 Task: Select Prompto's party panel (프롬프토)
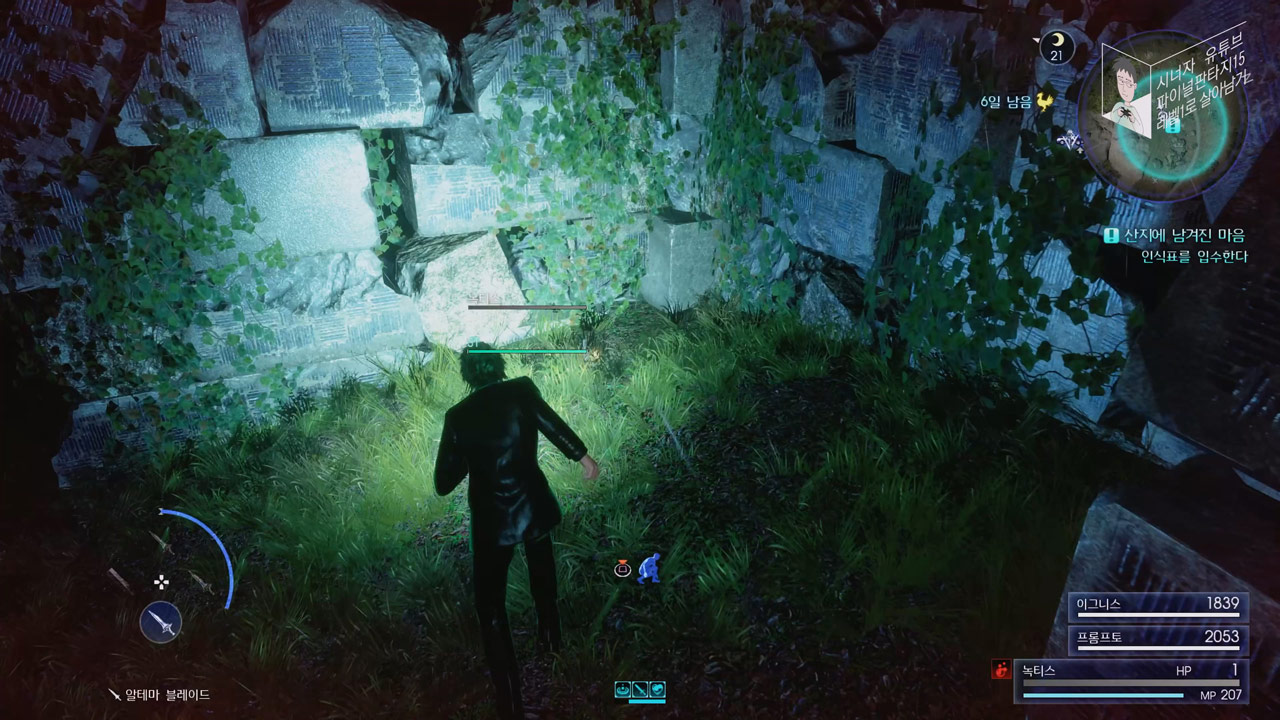click(1158, 638)
